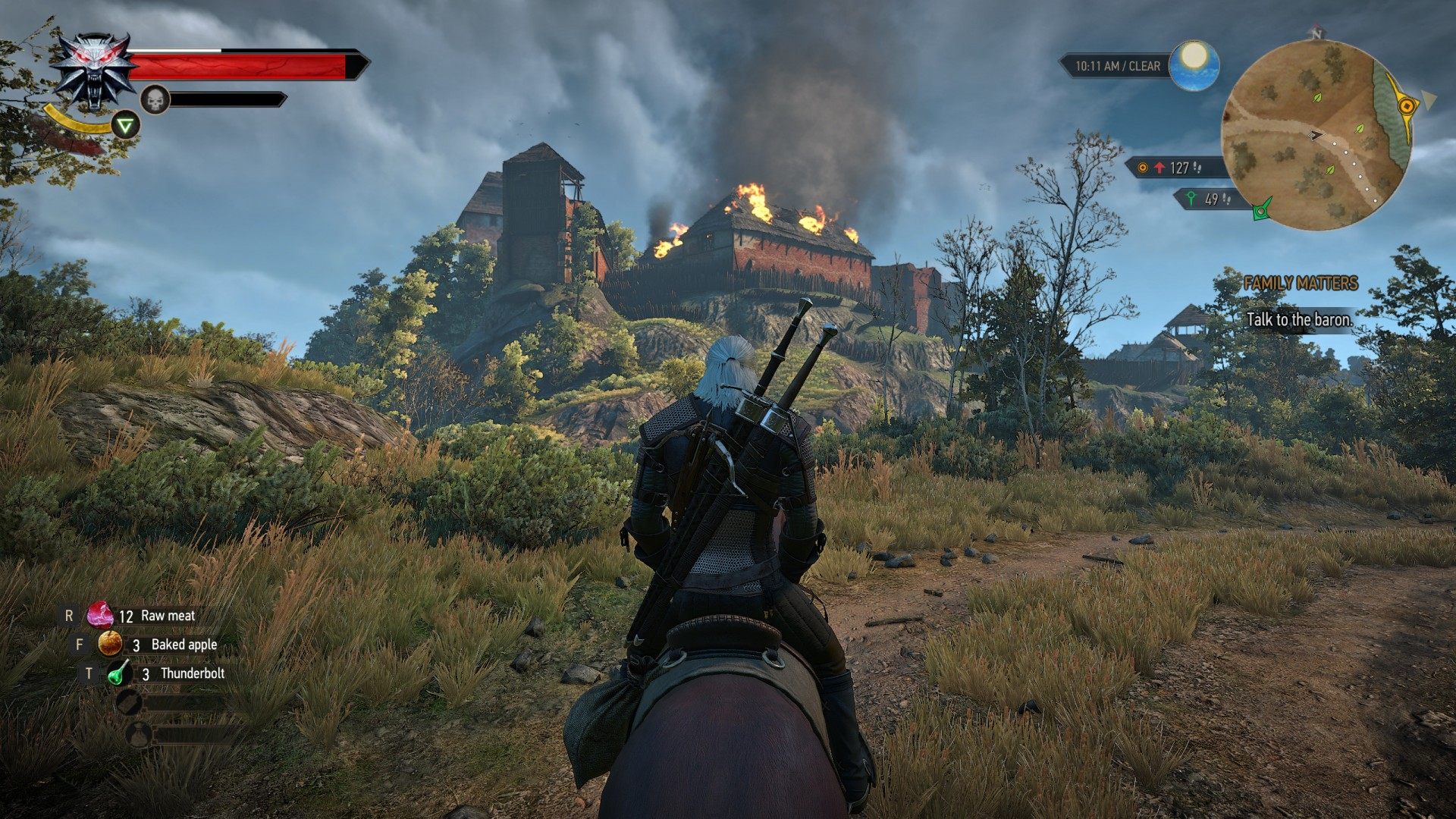This screenshot has width=1456, height=819.
Task: Click the 127 quest distance indicator
Action: tap(1174, 168)
